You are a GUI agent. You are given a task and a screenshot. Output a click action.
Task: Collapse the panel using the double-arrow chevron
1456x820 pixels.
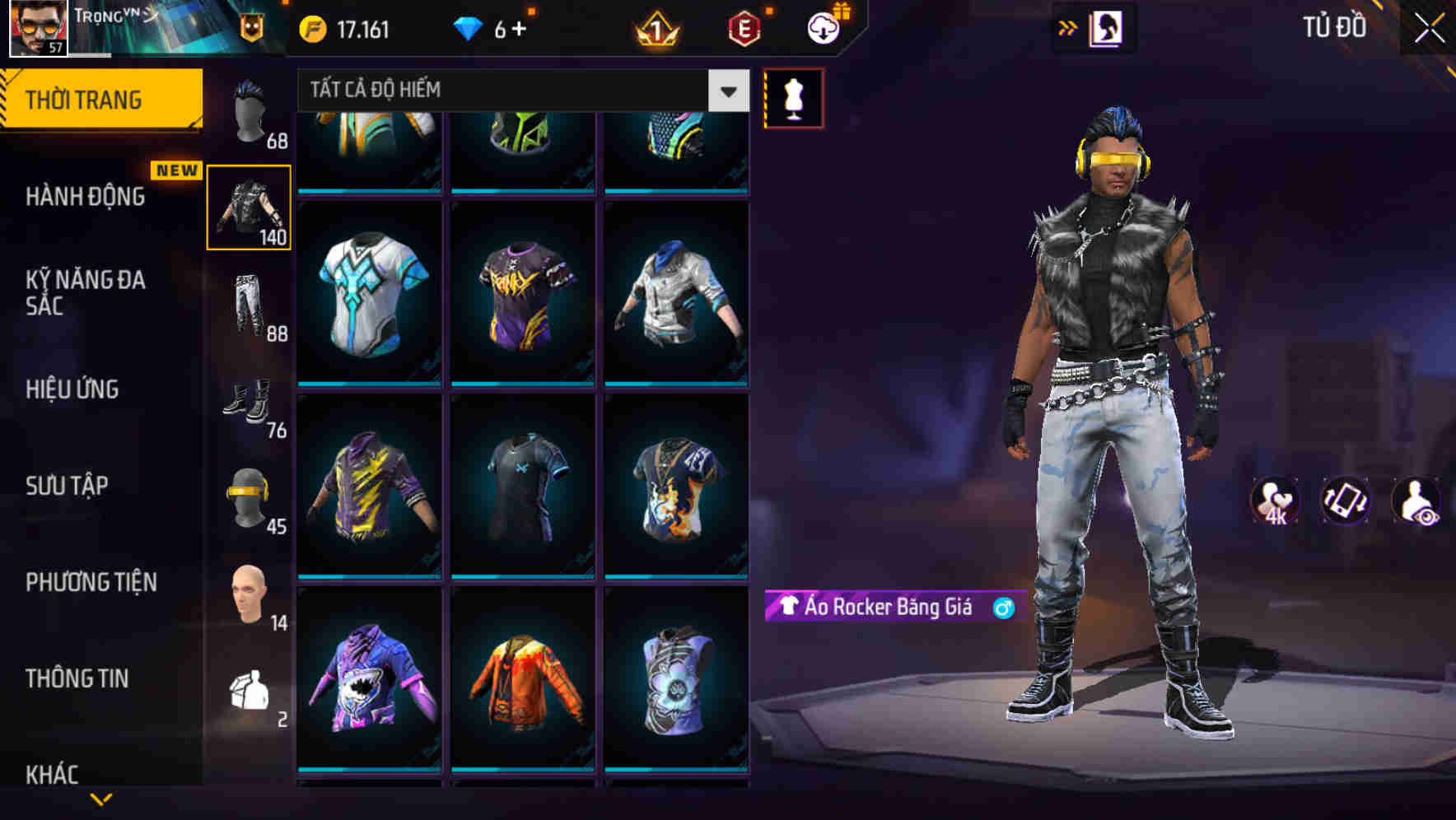[x=1068, y=27]
